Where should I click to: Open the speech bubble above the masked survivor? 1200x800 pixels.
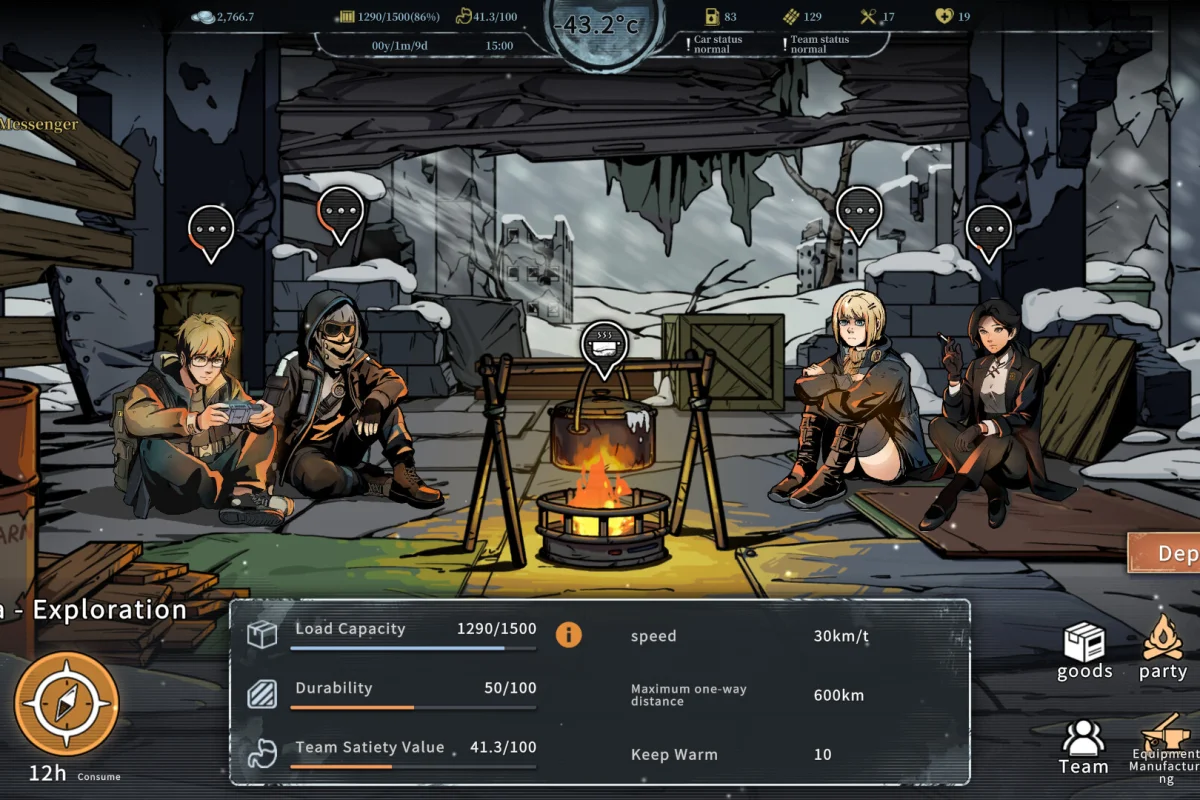tap(340, 212)
